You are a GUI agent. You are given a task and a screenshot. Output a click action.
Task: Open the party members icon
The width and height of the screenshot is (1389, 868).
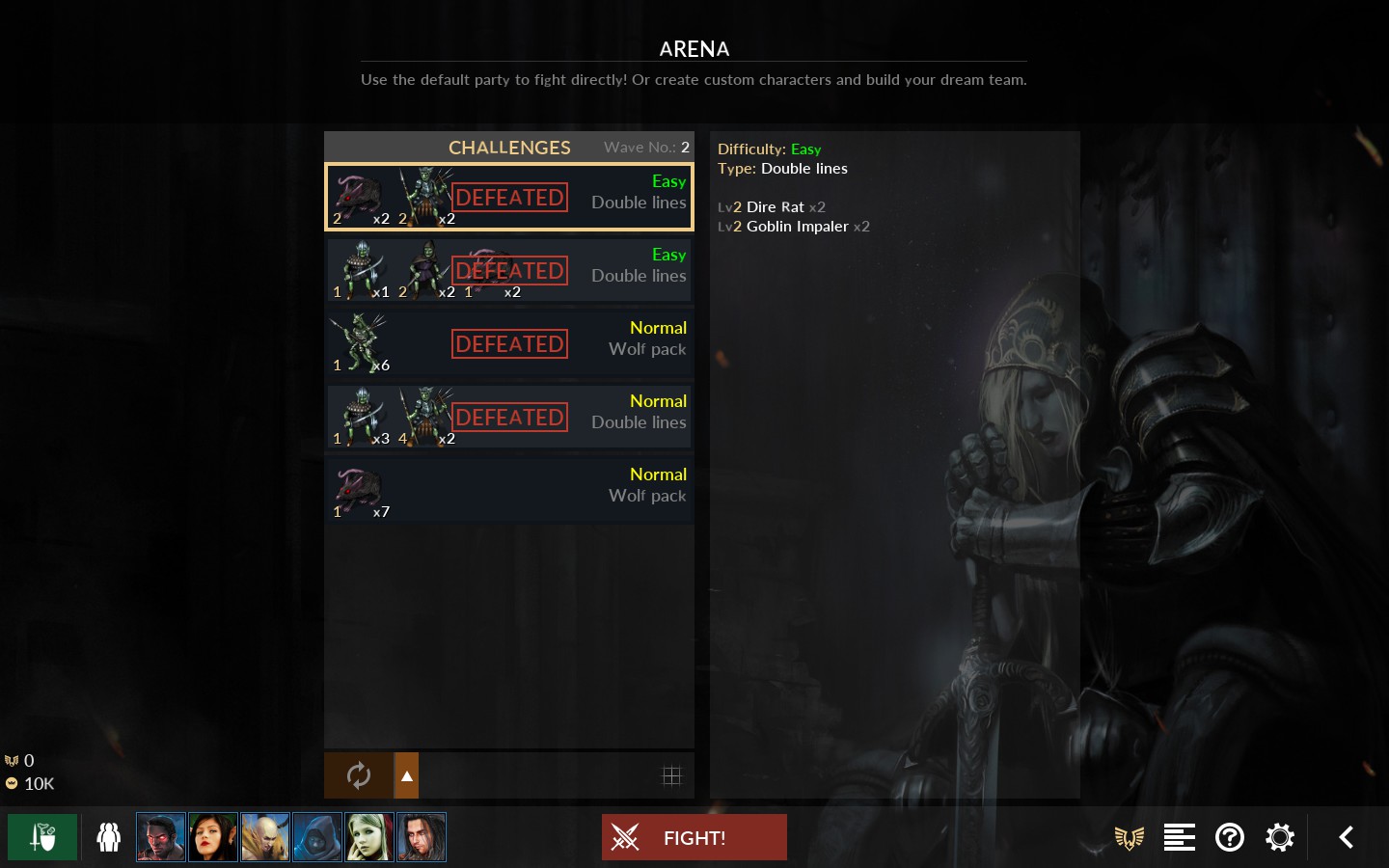pyautogui.click(x=109, y=837)
